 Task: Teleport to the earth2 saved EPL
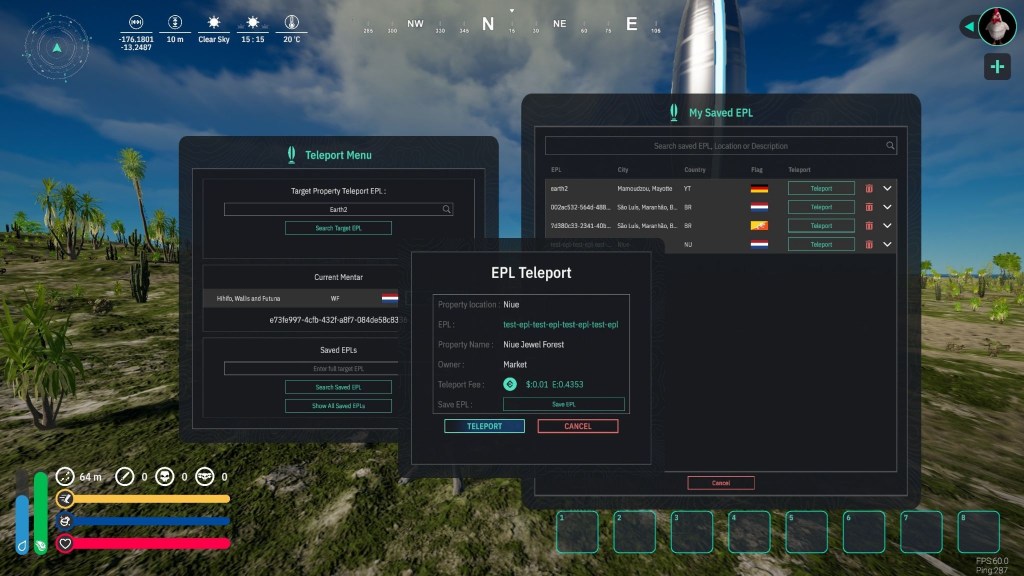(x=821, y=188)
